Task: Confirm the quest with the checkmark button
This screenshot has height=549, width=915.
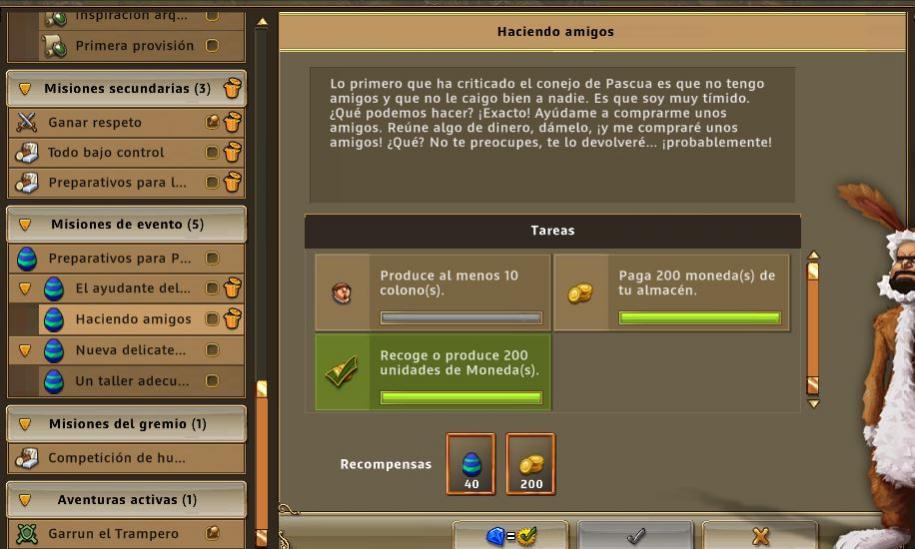Action: click(x=635, y=536)
